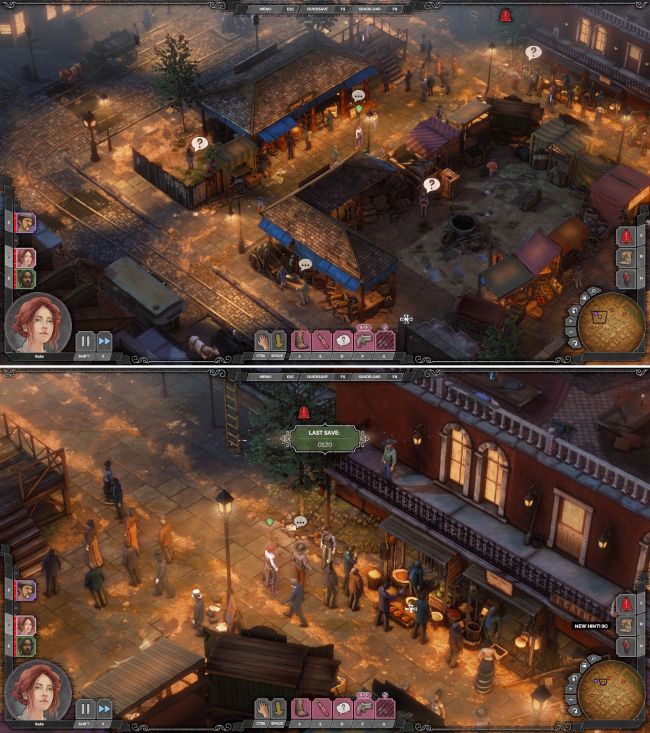Open the MENU button in the bottom frame
The image size is (650, 733).
(x=266, y=377)
